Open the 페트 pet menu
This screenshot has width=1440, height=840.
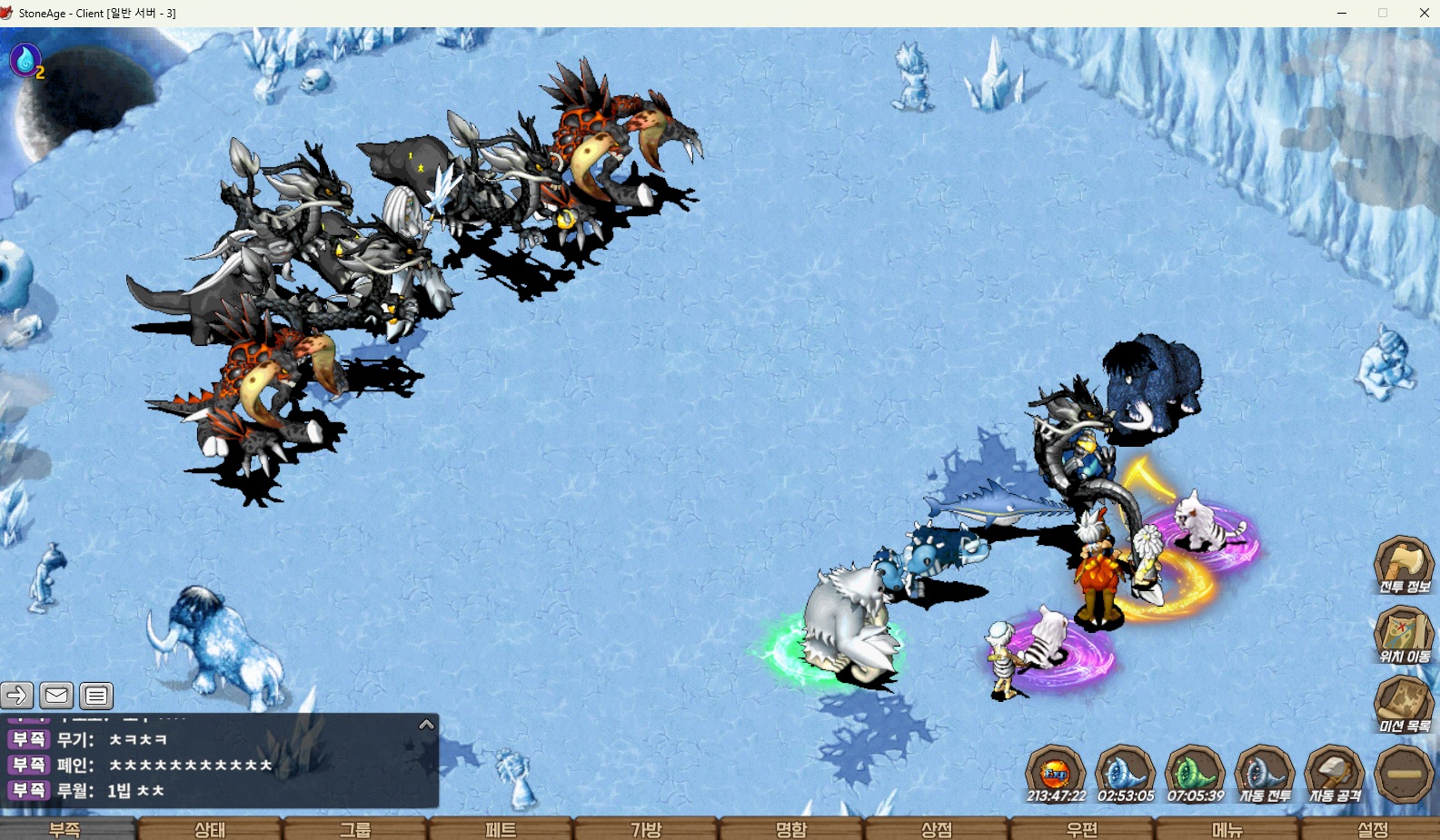[x=501, y=828]
